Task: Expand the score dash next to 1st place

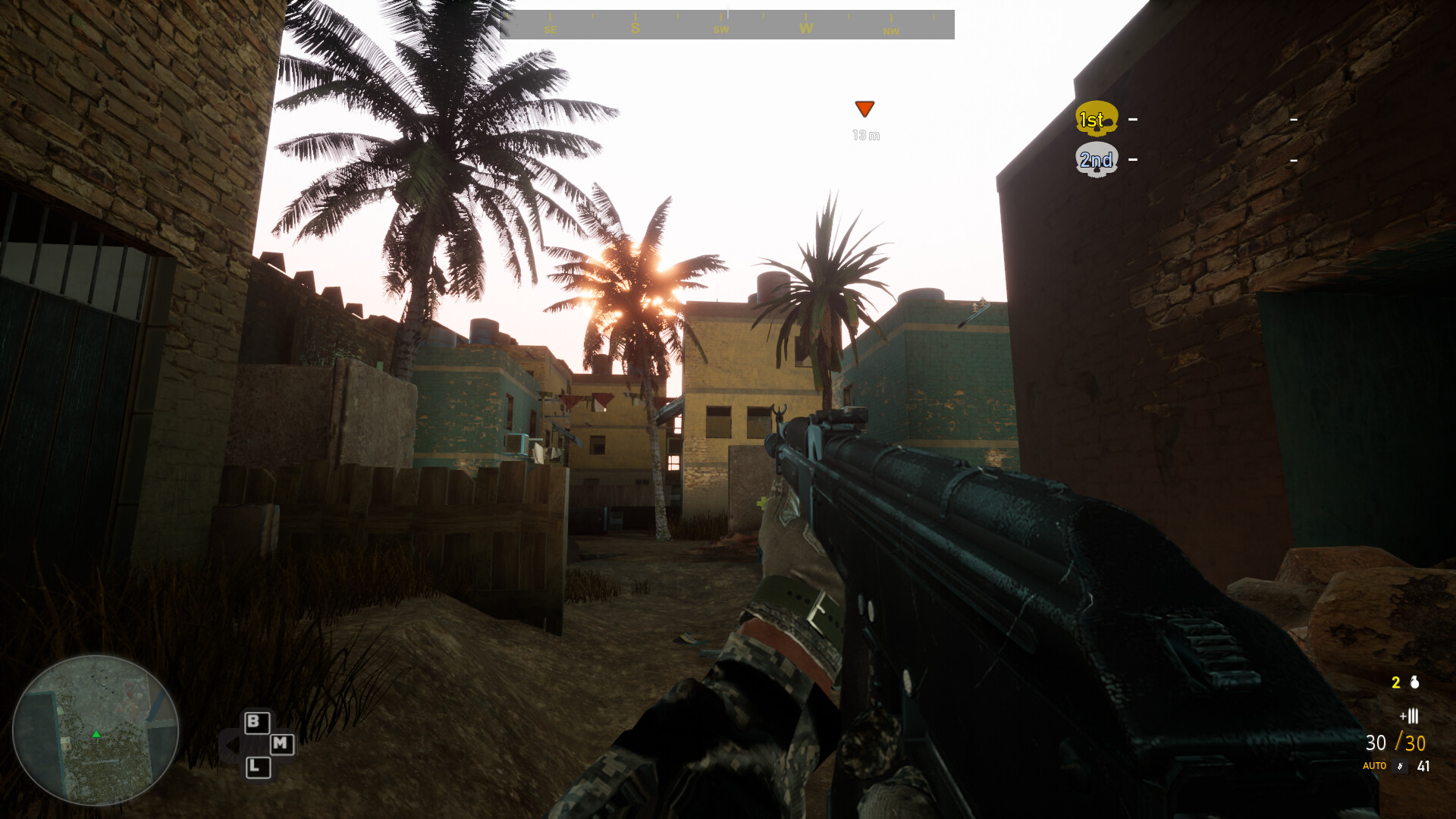Action: point(1131,119)
